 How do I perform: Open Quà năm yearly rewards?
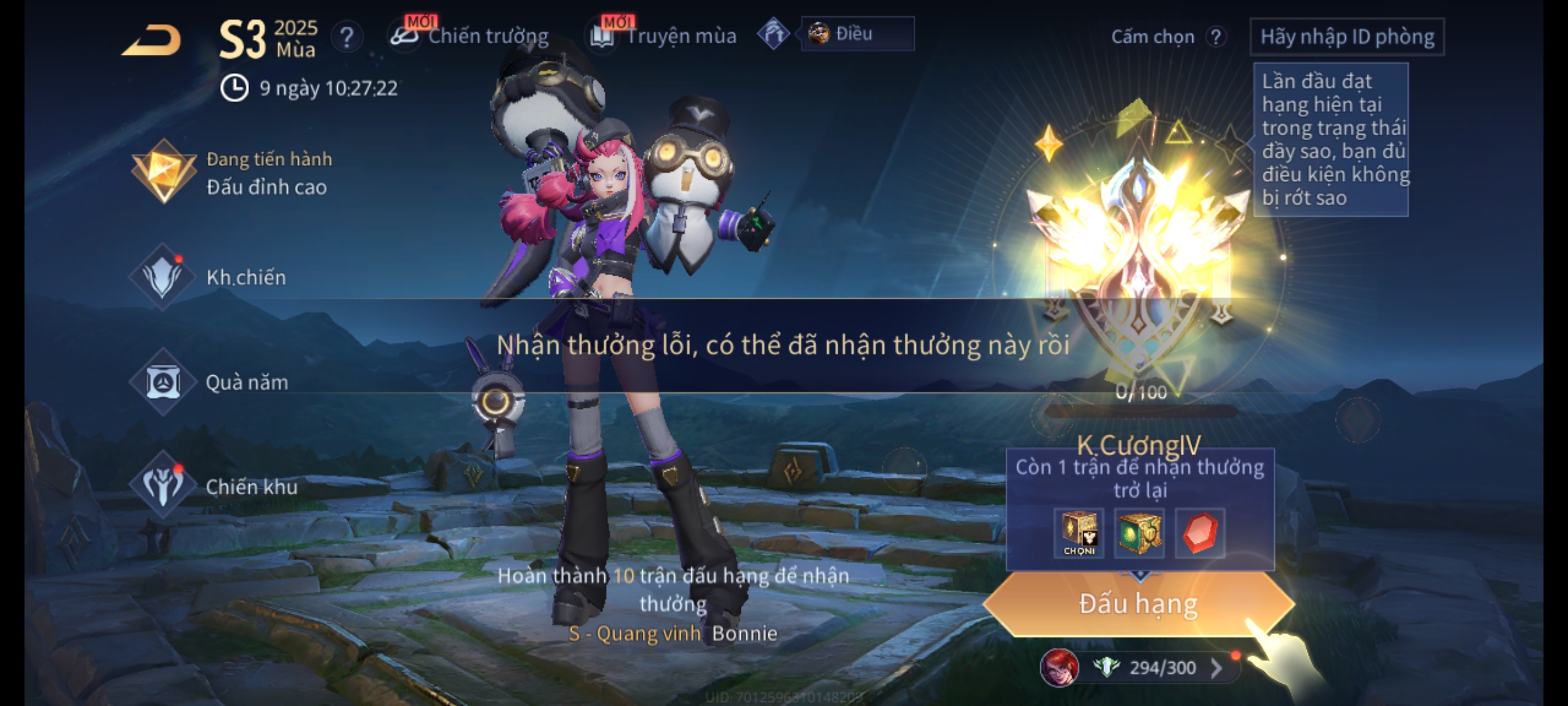pyautogui.click(x=210, y=382)
